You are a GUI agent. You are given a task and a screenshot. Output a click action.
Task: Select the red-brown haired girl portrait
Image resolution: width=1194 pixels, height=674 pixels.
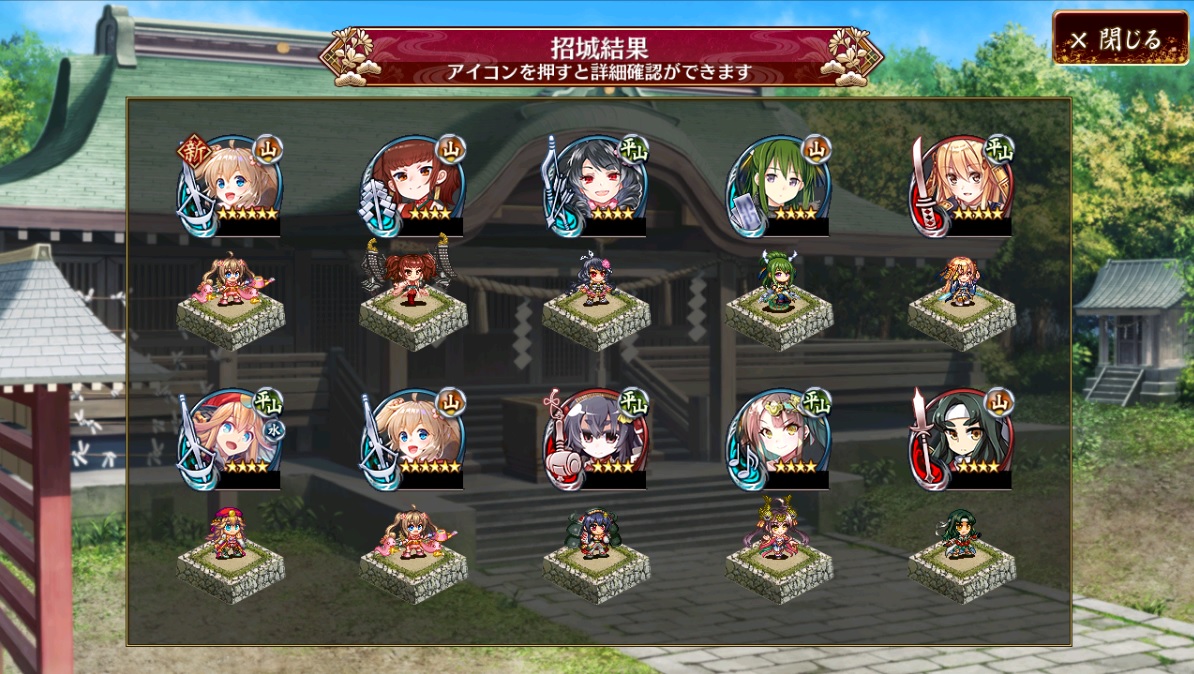click(413, 185)
